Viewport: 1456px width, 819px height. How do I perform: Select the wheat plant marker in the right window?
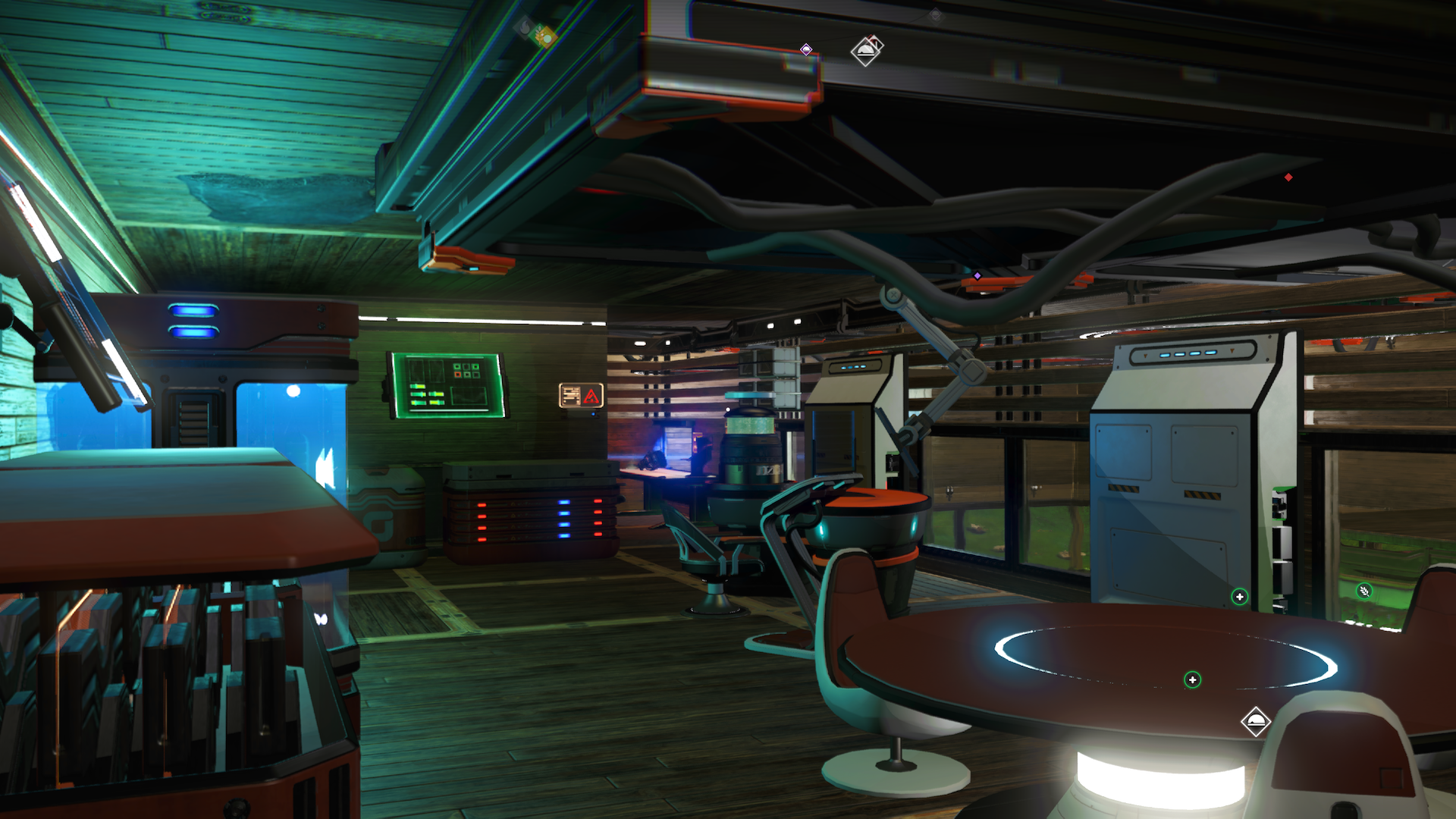(1365, 589)
